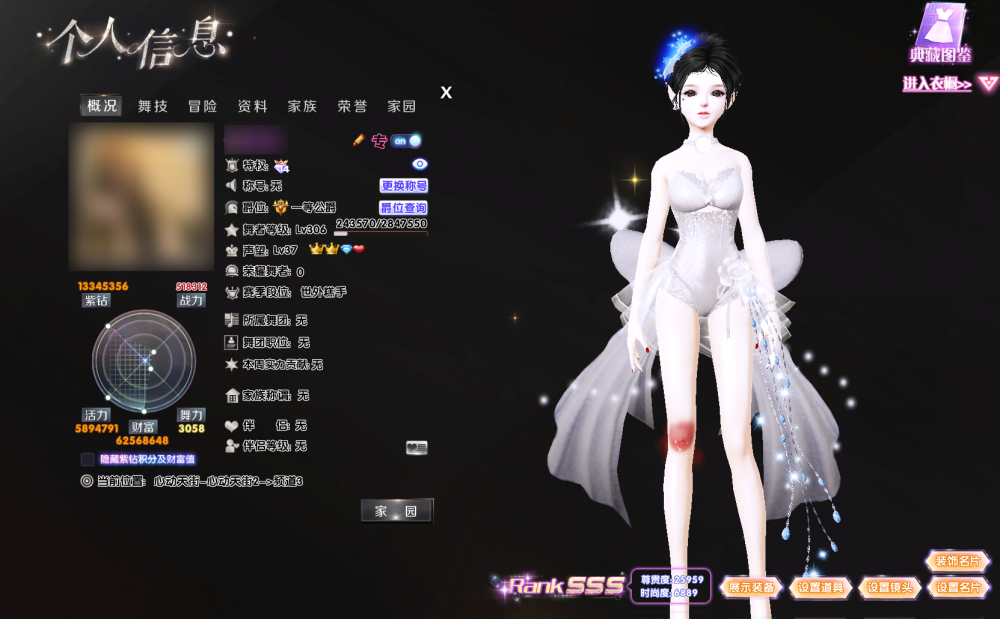Click the 家园 button below the info list
The height and width of the screenshot is (619, 1000).
396,511
